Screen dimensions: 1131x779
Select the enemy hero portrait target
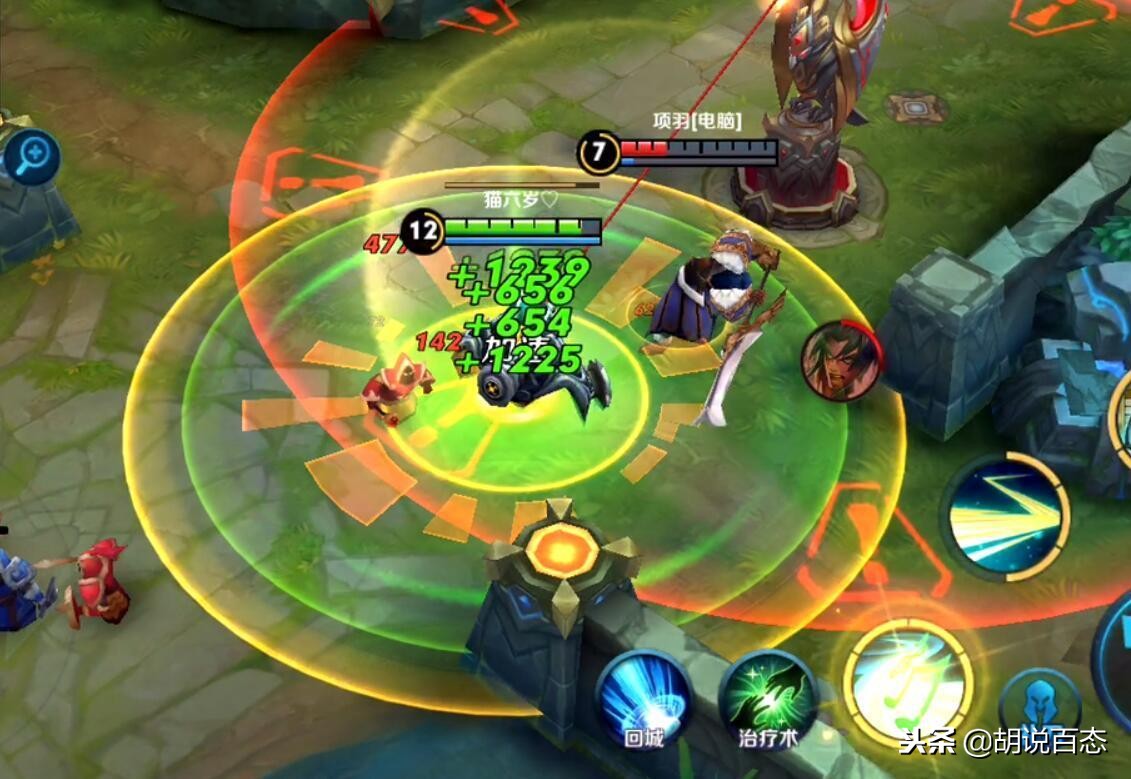pyautogui.click(x=841, y=362)
